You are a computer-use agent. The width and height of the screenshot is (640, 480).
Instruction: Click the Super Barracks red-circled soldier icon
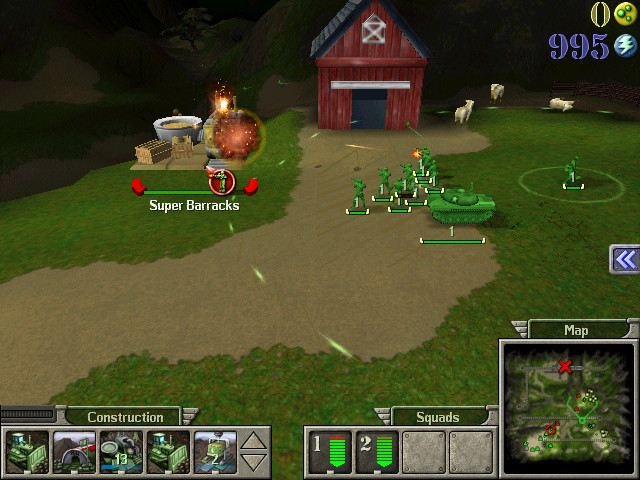[222, 182]
